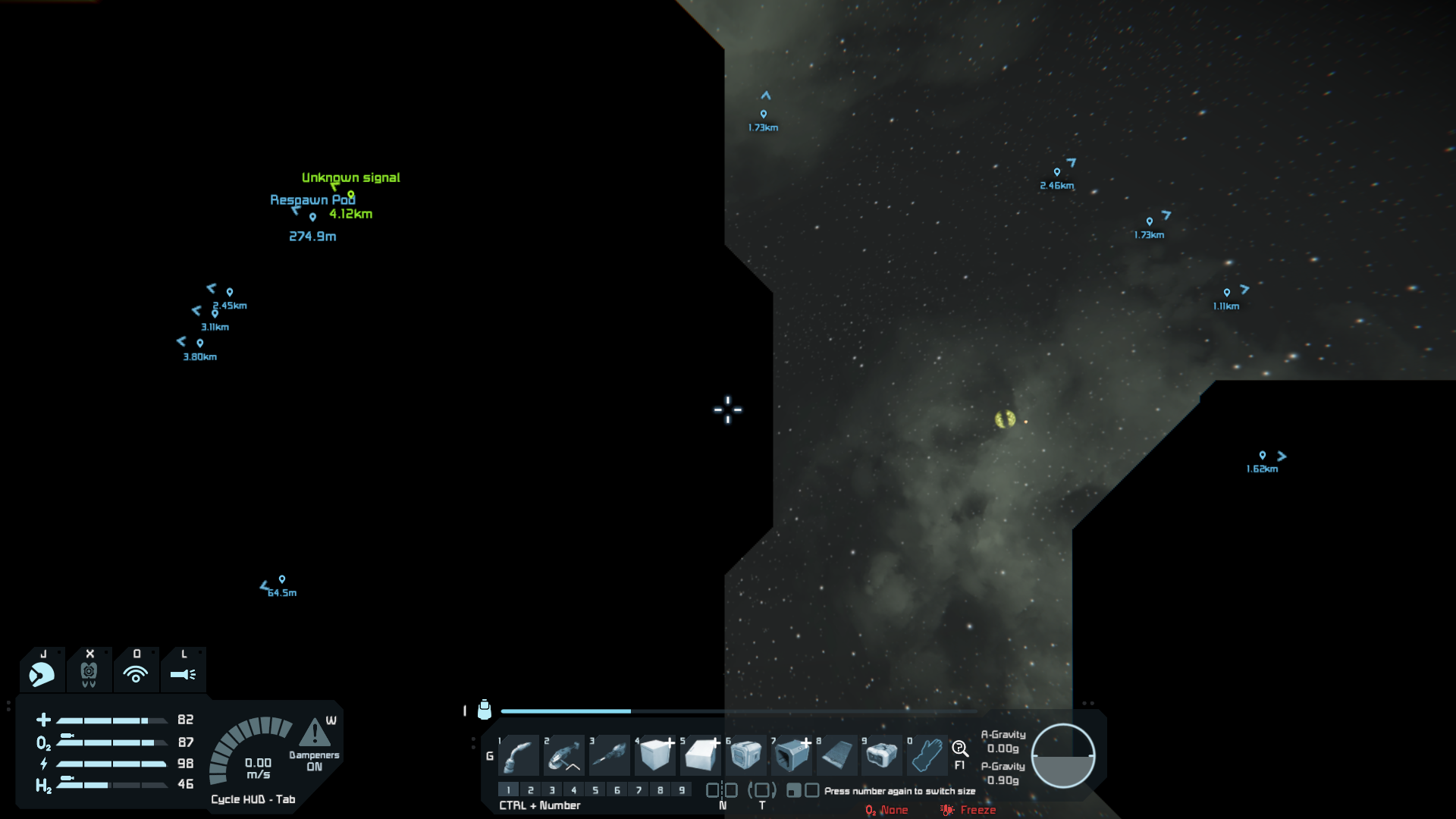Toggle the jetpack icon
The width and height of the screenshot is (1456, 819).
point(89,673)
